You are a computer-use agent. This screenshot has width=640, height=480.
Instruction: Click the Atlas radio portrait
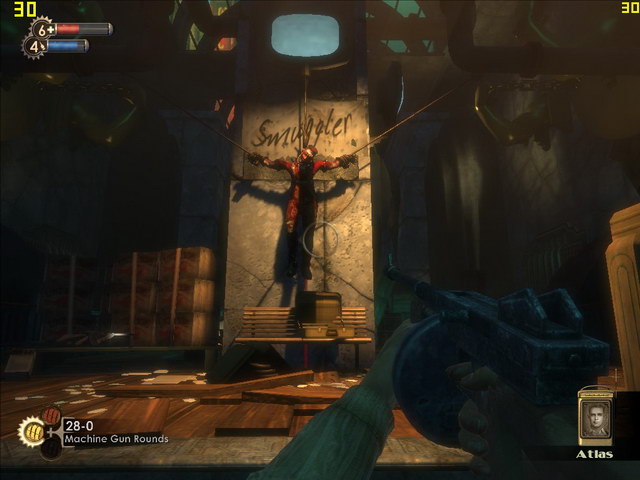coord(596,417)
